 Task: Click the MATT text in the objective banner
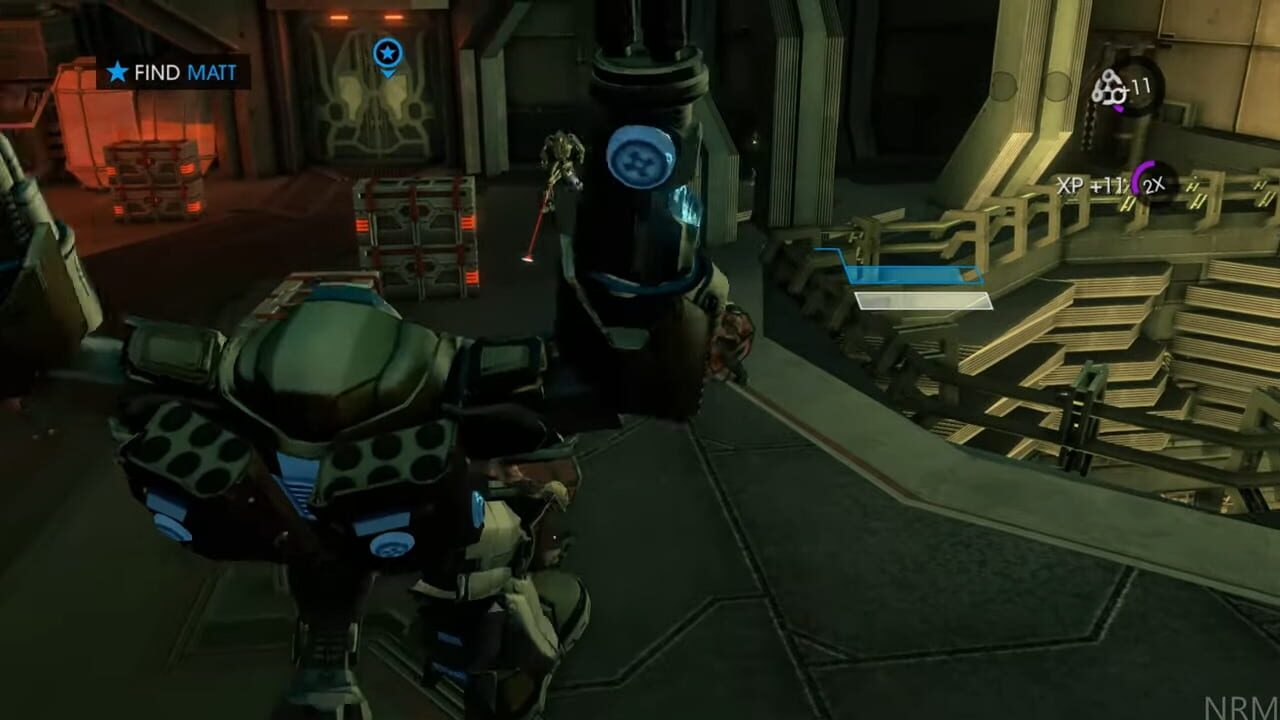tap(213, 72)
